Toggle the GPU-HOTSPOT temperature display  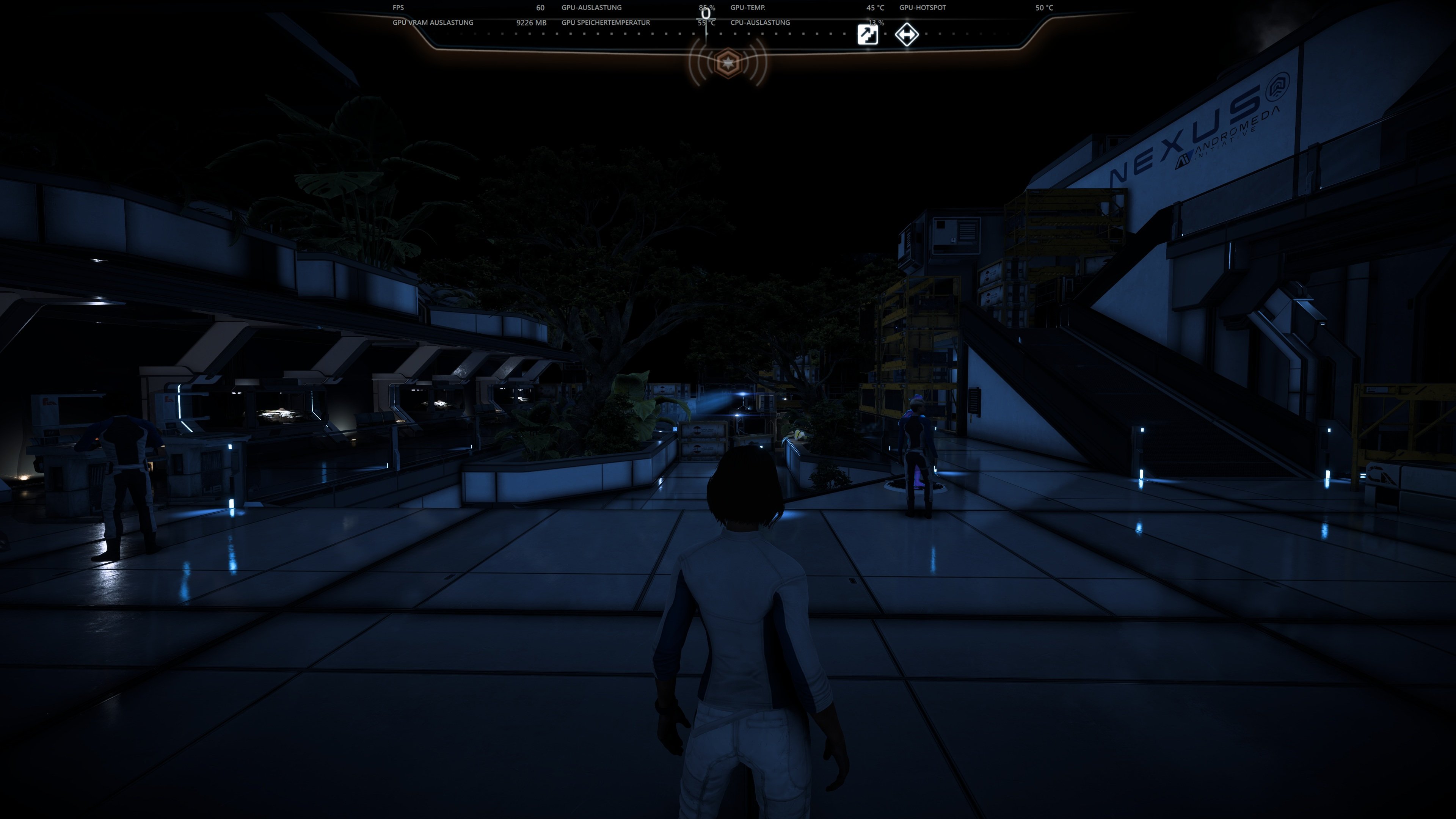(x=923, y=8)
